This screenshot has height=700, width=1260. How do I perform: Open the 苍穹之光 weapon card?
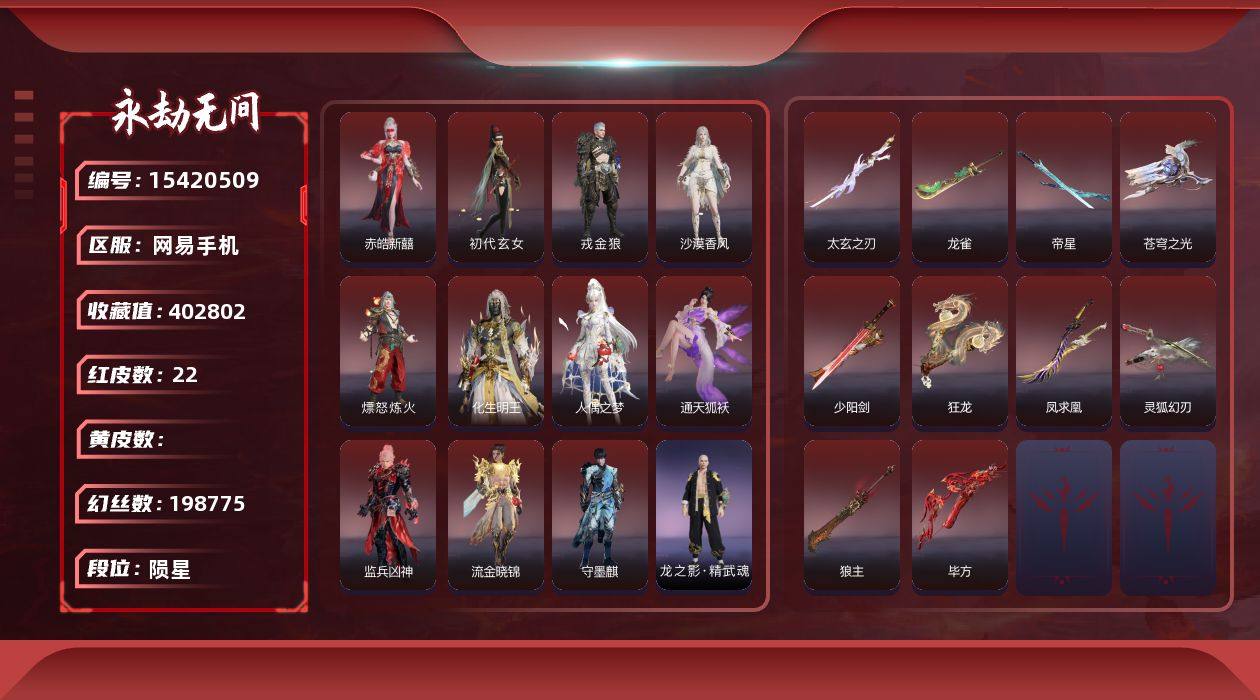tap(1168, 187)
